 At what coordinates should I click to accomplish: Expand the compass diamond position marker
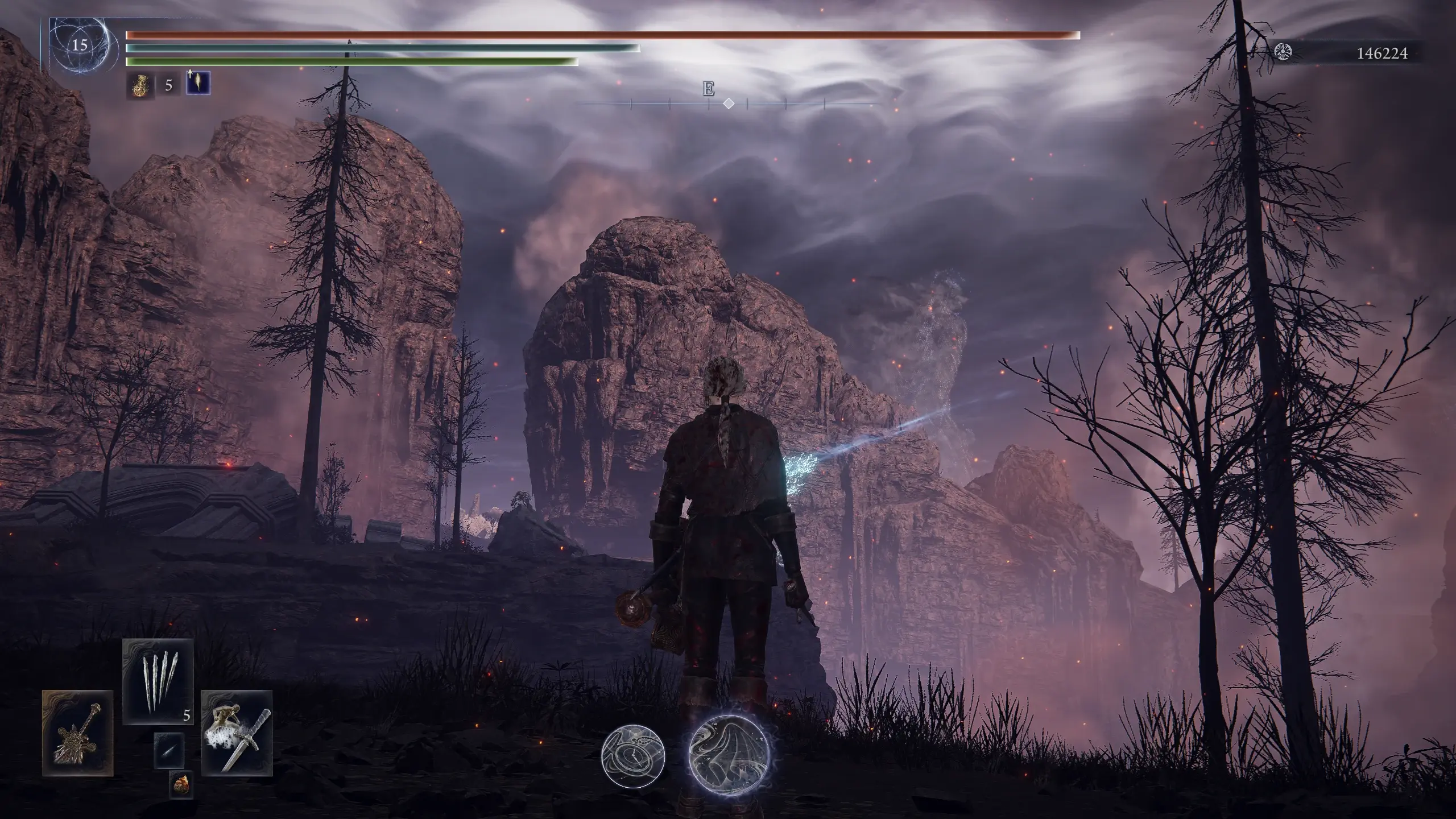730,103
